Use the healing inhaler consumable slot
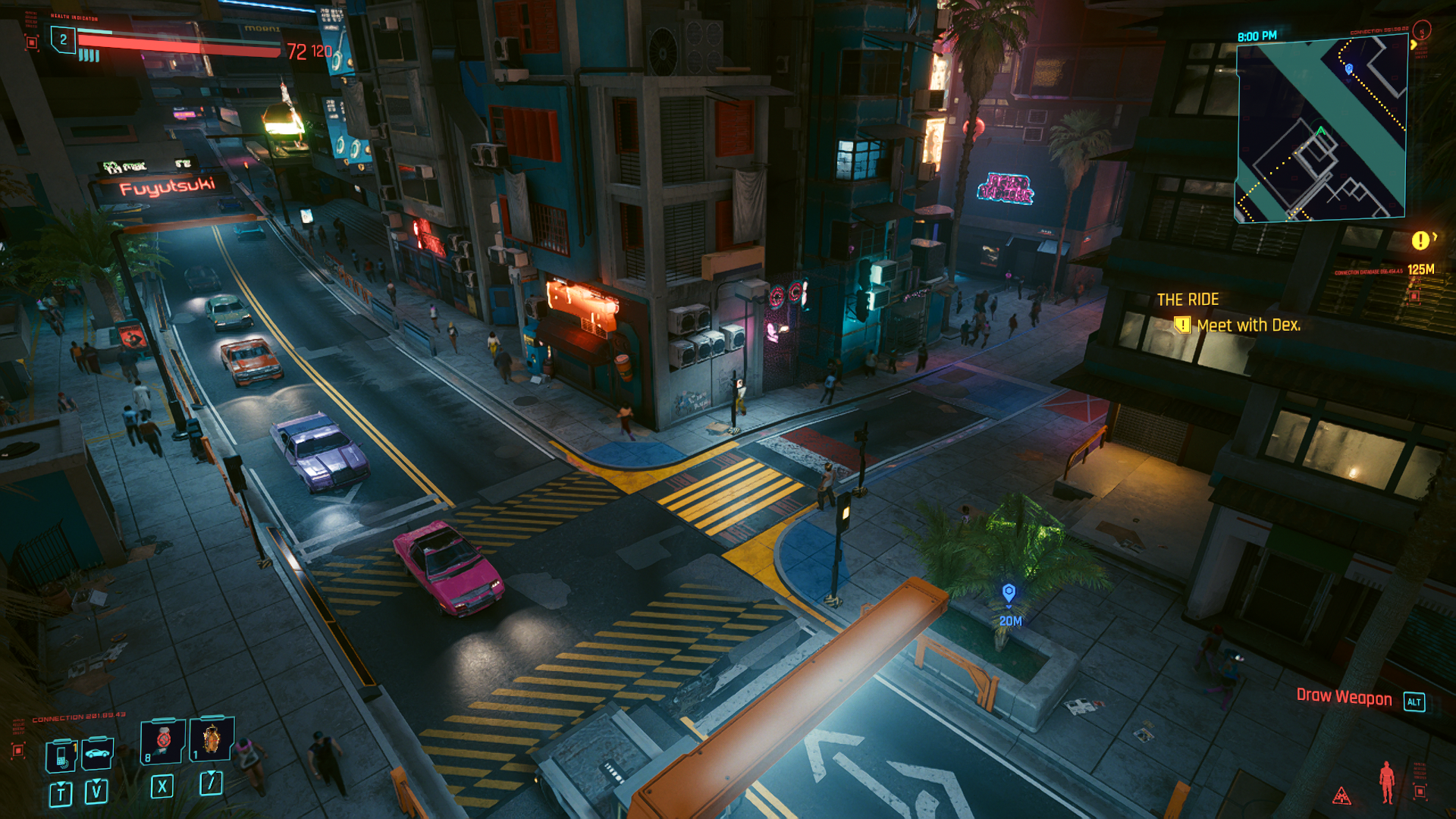Viewport: 1456px width, 819px height. coord(163,740)
